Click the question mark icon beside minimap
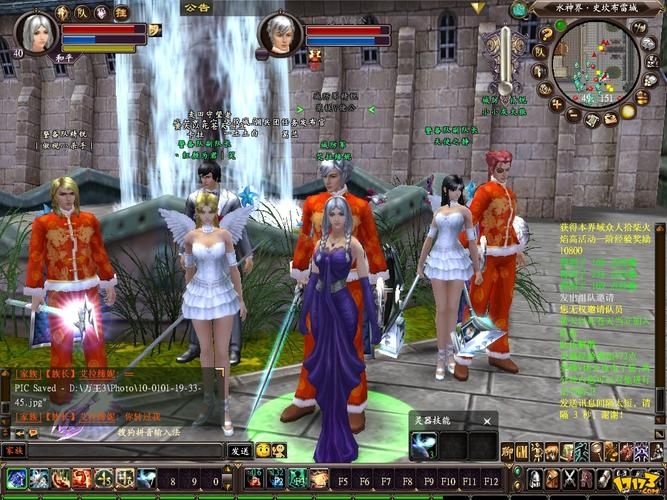667x500 pixels. pos(547,34)
